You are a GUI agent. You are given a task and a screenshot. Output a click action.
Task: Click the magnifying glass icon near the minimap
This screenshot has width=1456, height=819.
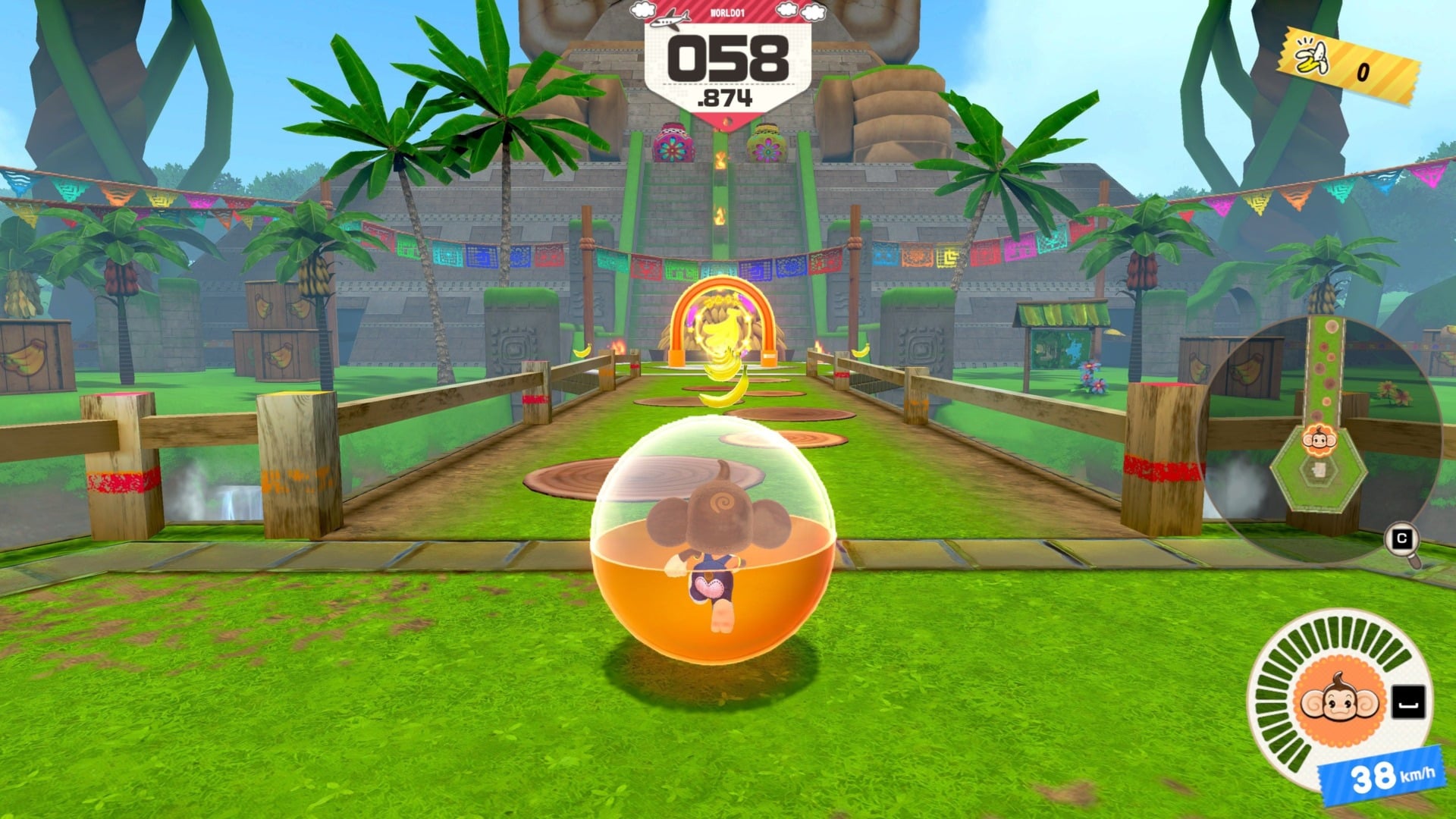tap(1402, 538)
